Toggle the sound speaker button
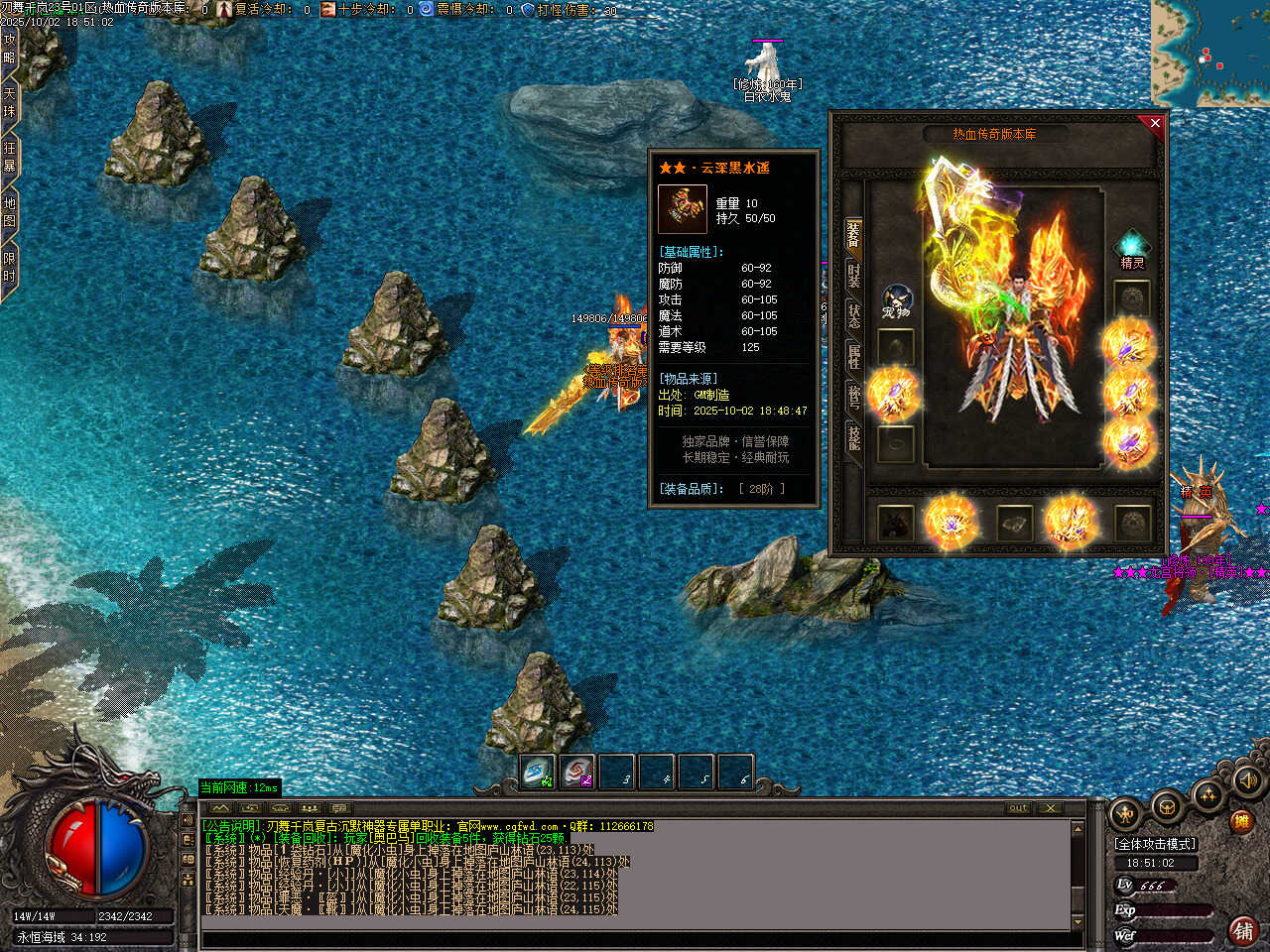 pyautogui.click(x=1247, y=782)
